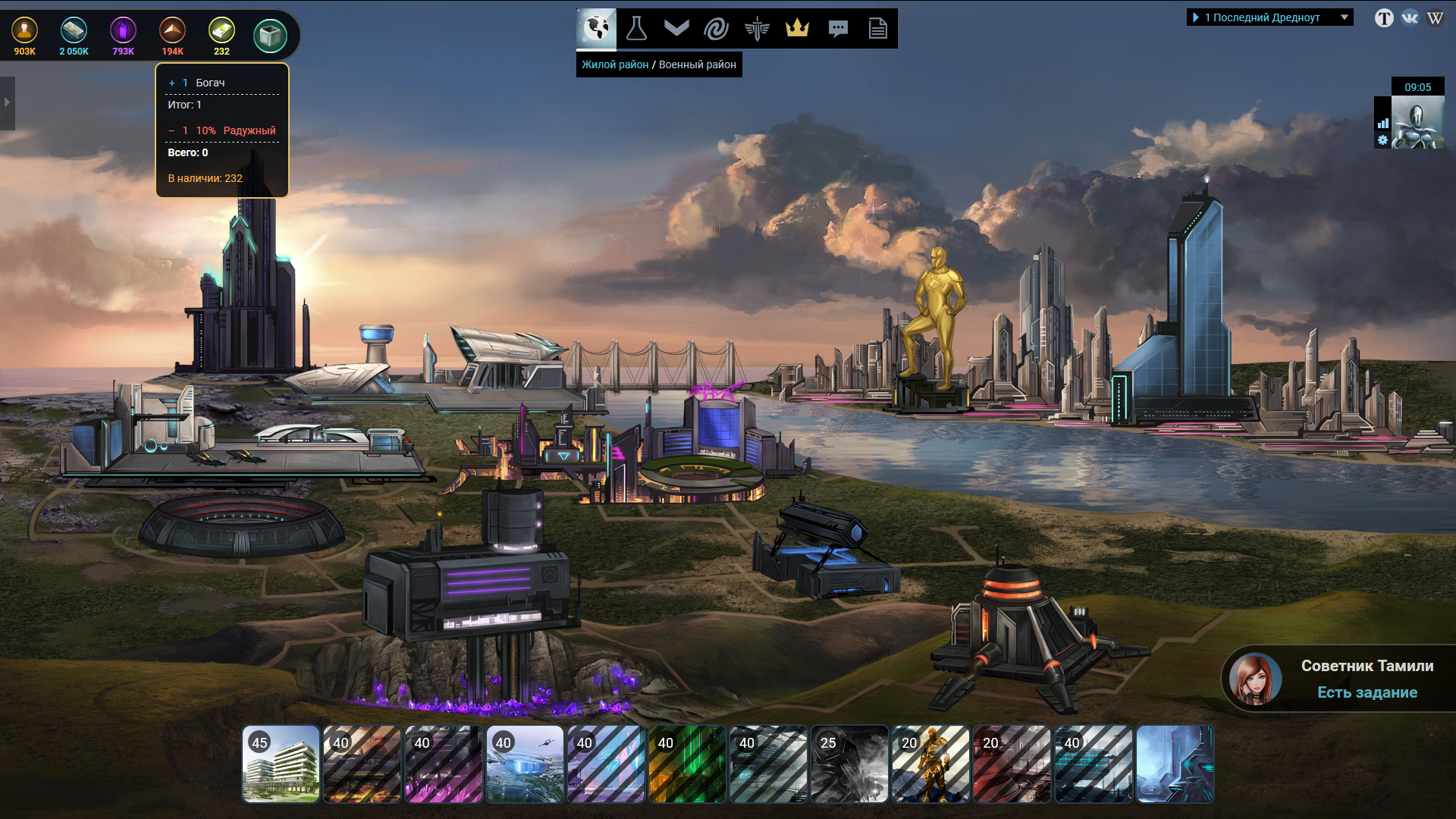Open the winged sword military tab
Image resolution: width=1456 pixels, height=819 pixels.
click(757, 29)
